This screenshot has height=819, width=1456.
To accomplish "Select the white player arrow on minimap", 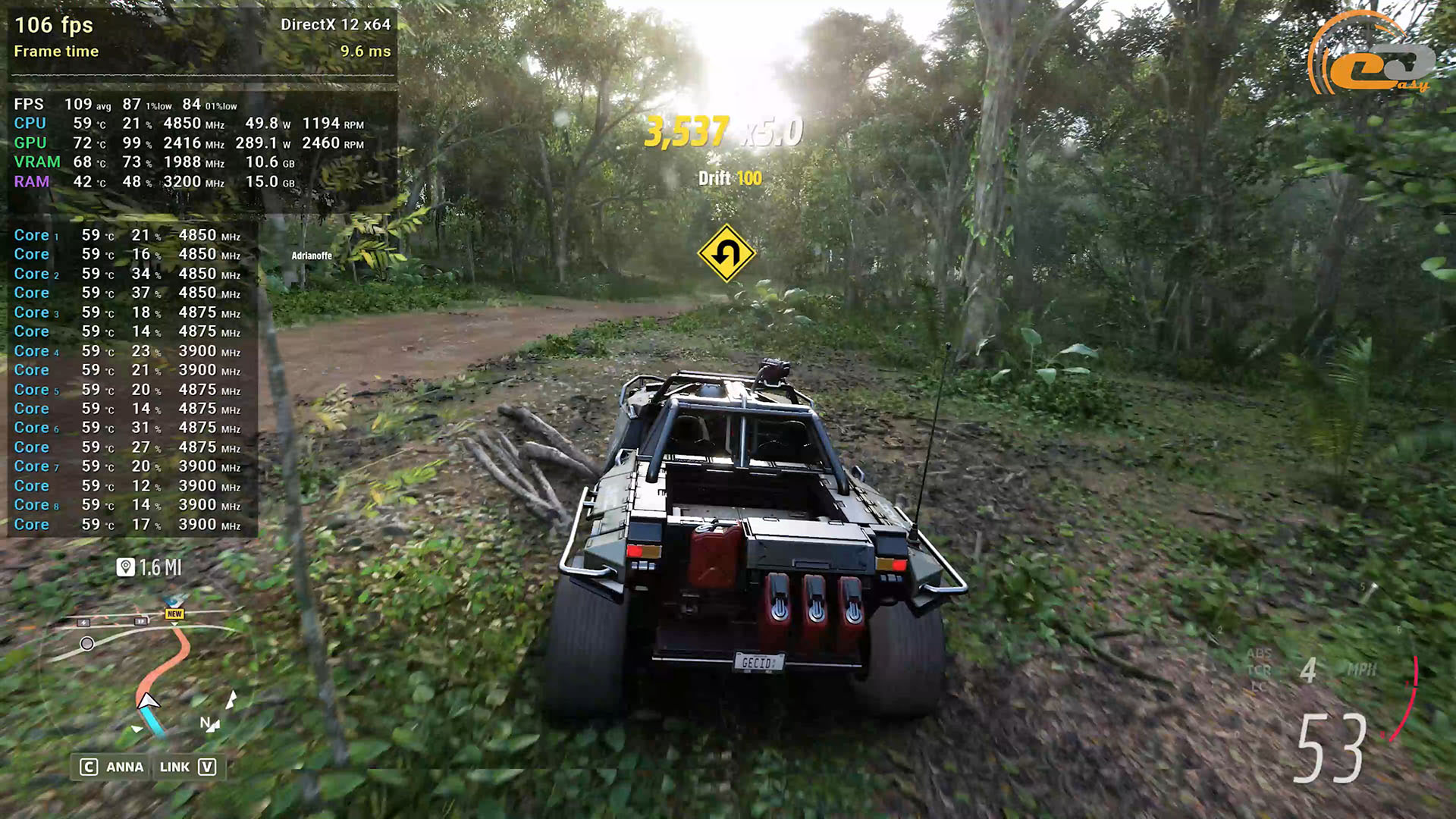I will [147, 701].
